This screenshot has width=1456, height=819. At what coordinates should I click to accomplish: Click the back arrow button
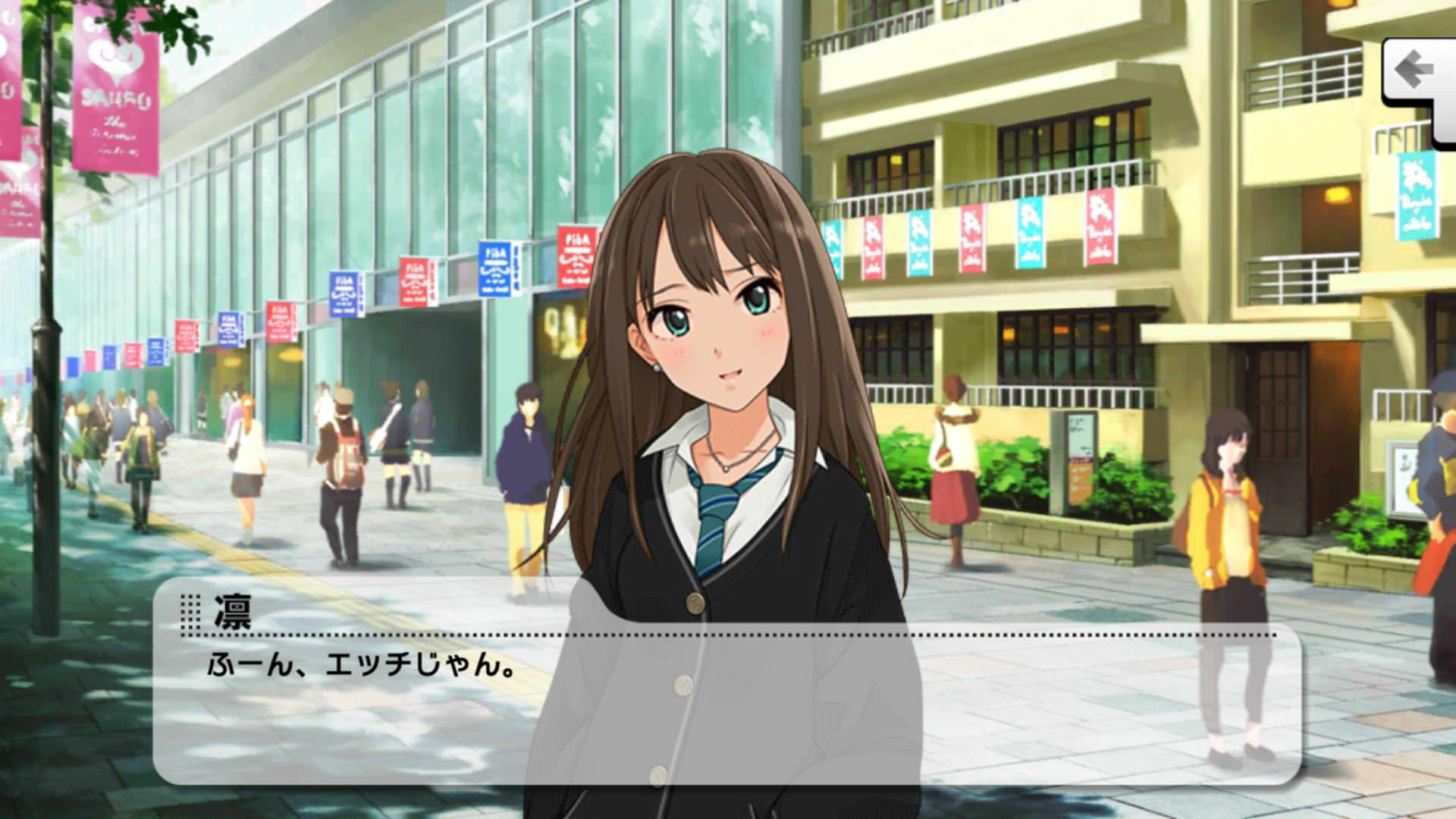(1417, 74)
